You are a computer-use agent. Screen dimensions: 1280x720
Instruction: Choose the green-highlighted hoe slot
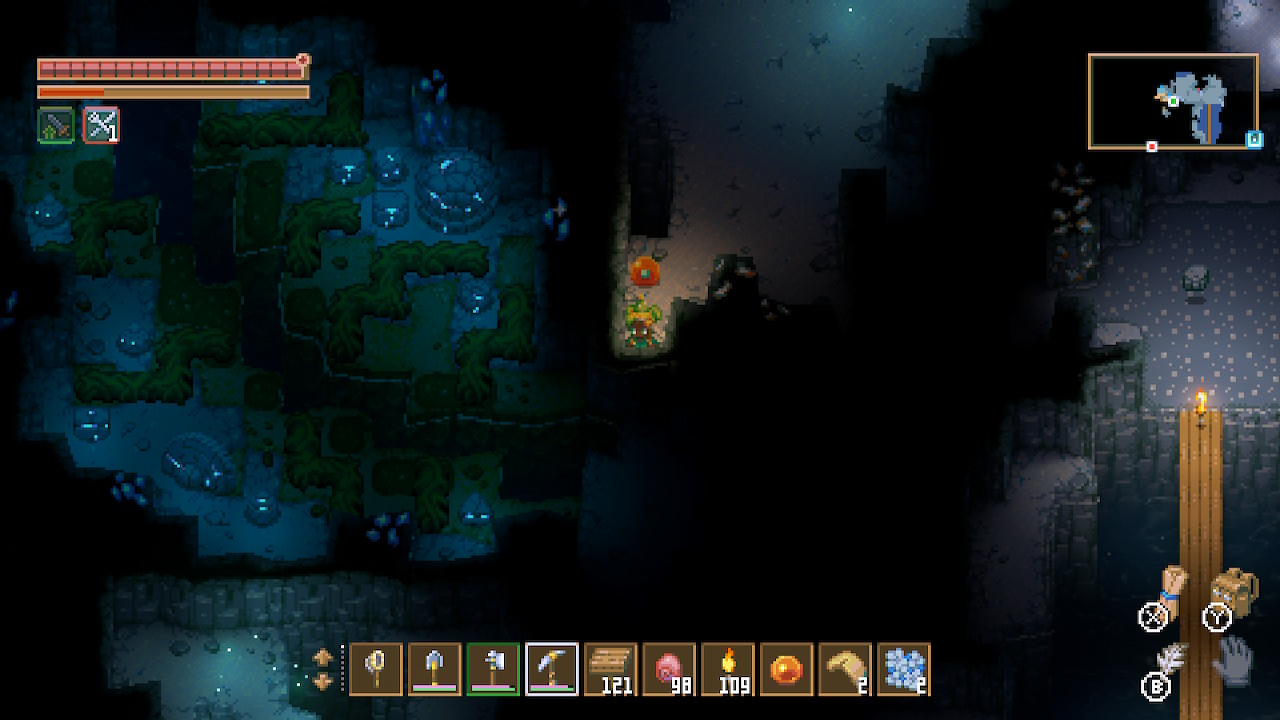493,669
